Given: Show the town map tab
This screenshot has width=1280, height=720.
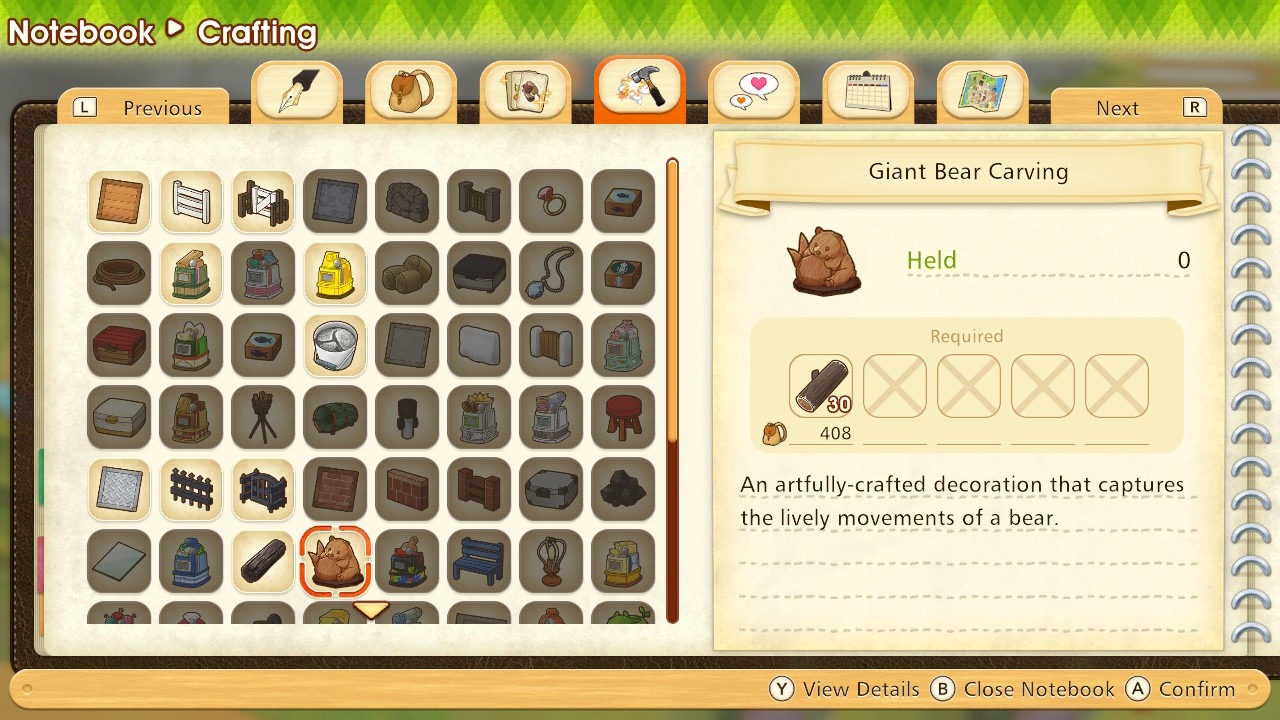Looking at the screenshot, I should [x=982, y=91].
